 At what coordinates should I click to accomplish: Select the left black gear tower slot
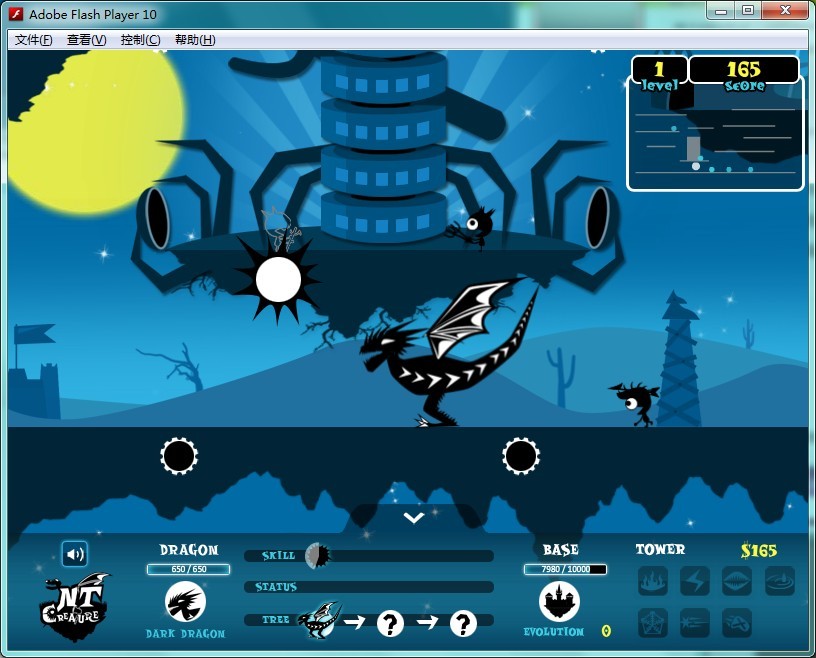[179, 456]
